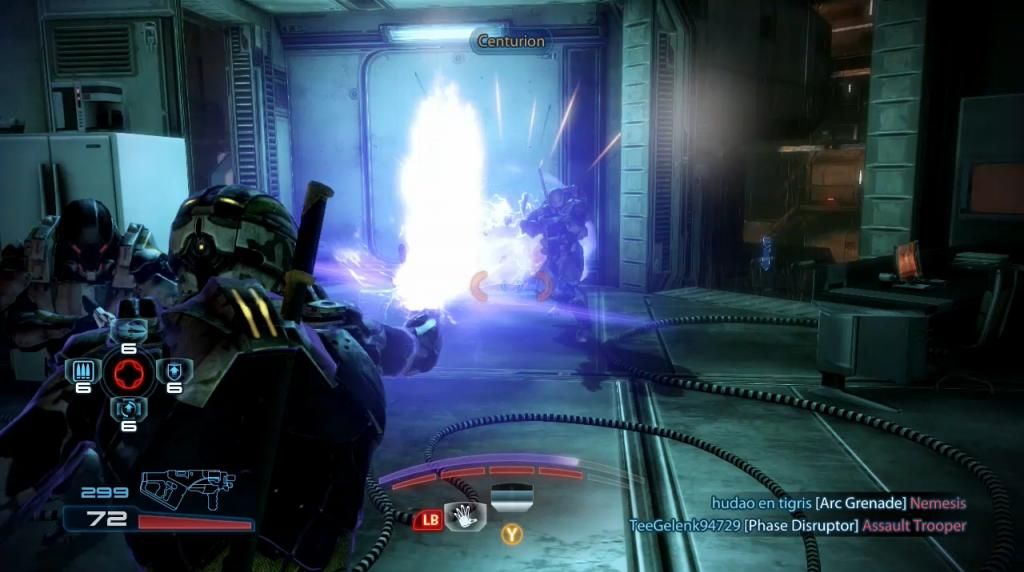
Task: Click the red center of the consumables wheel
Action: coord(128,373)
